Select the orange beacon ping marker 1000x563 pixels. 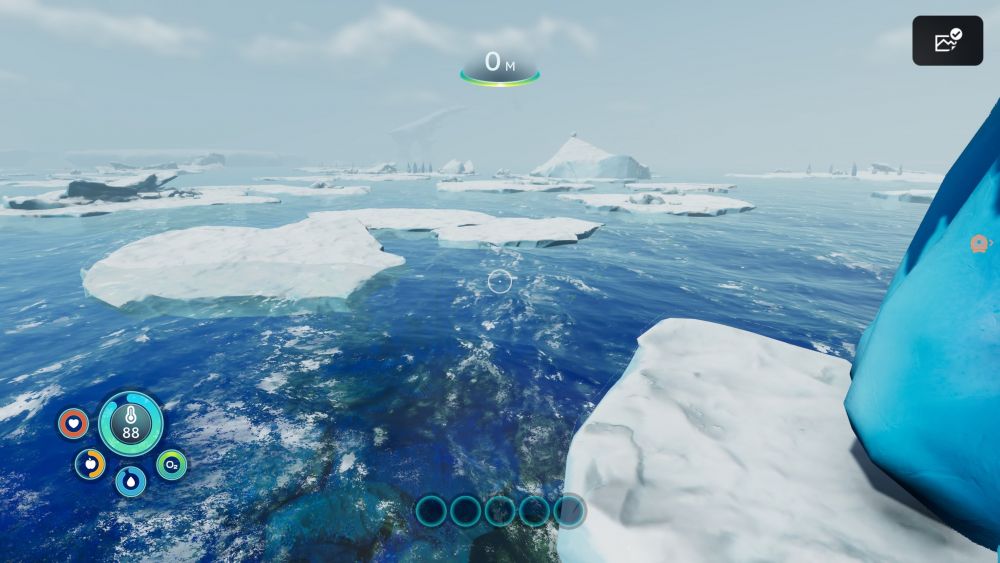(979, 243)
